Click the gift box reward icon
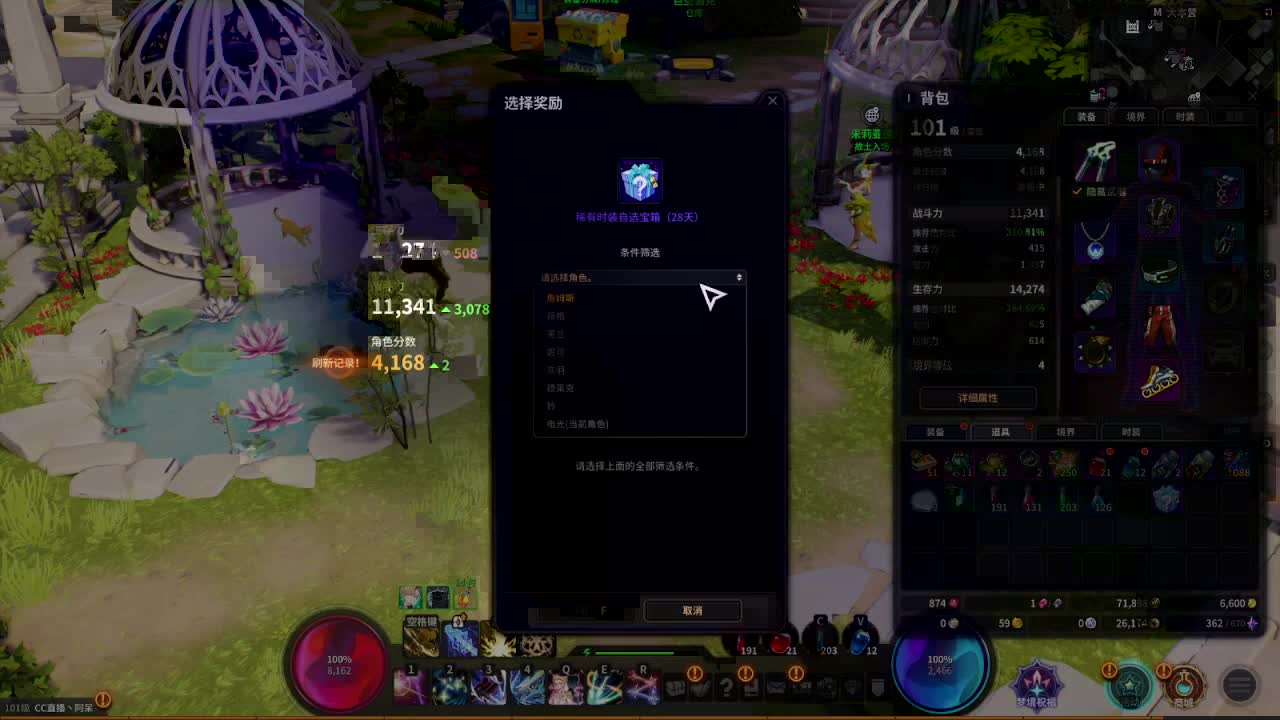The height and width of the screenshot is (720, 1280). [x=640, y=180]
